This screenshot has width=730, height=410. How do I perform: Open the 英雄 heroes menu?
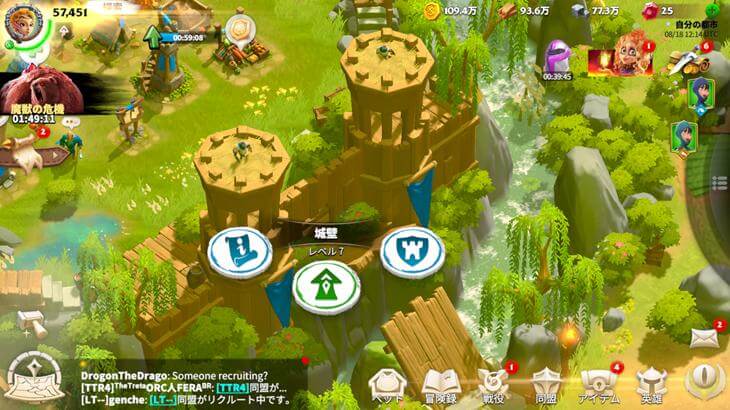651,384
